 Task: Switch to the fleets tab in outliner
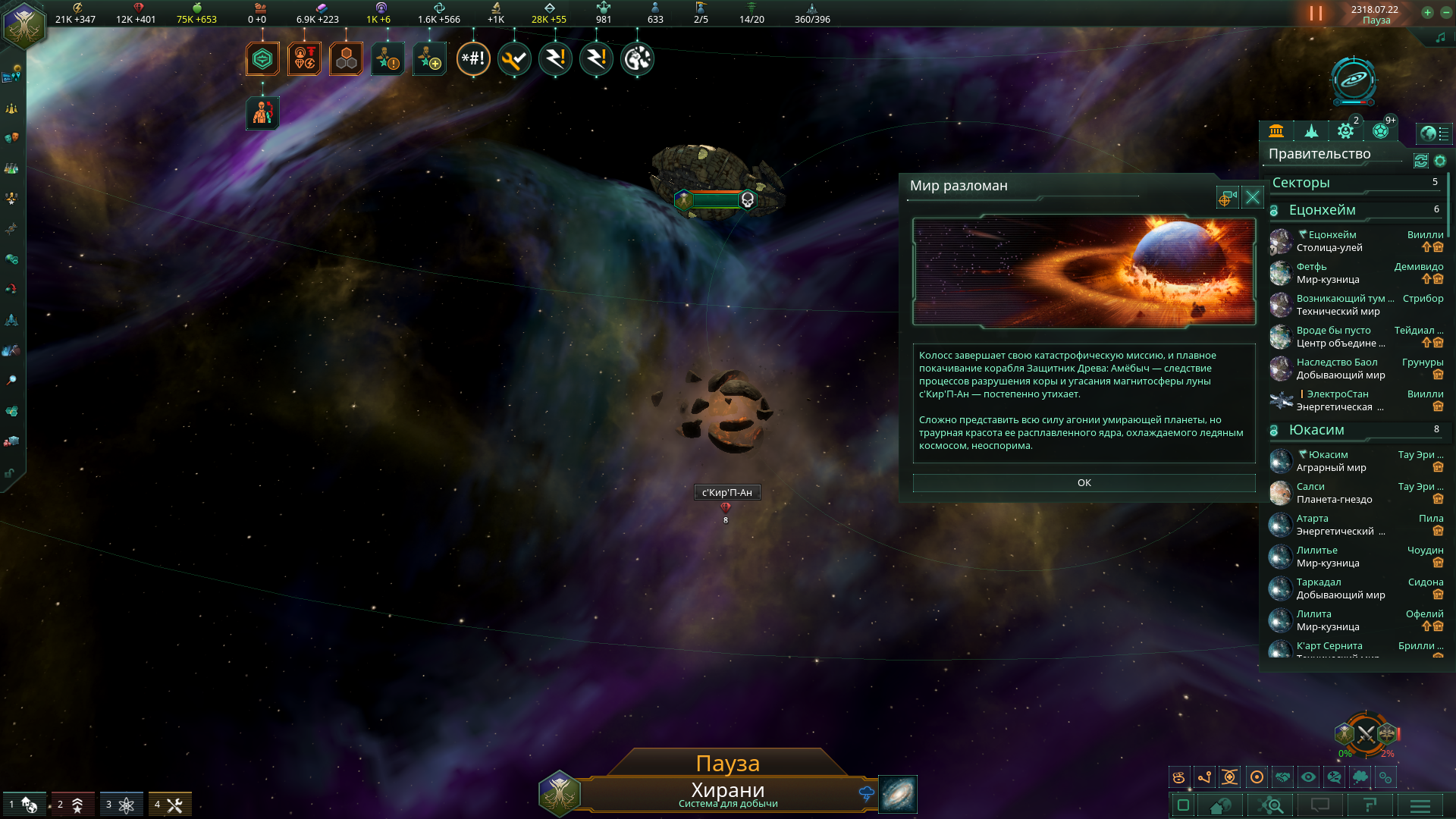pos(1311,131)
